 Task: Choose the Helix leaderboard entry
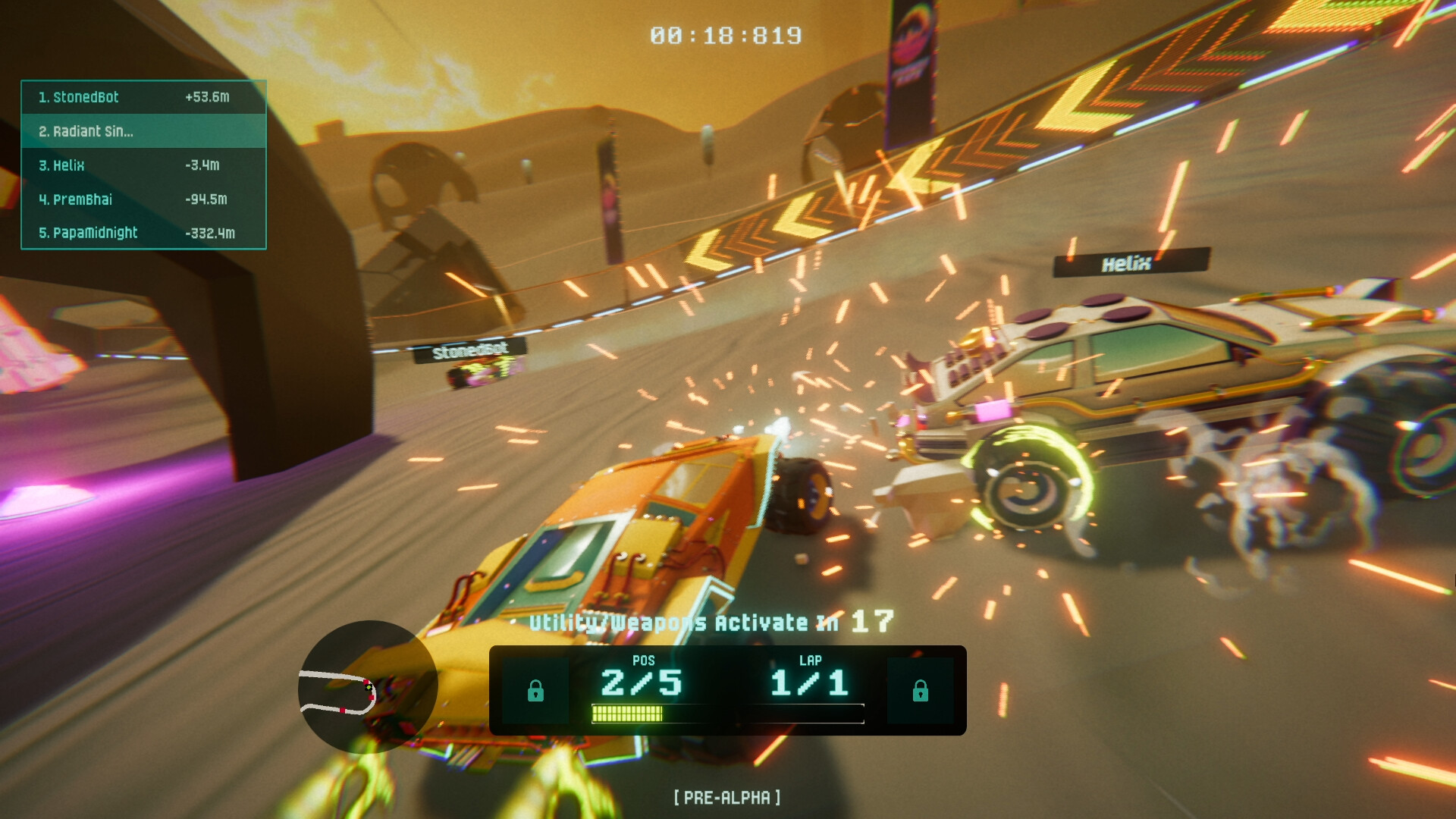(143, 165)
